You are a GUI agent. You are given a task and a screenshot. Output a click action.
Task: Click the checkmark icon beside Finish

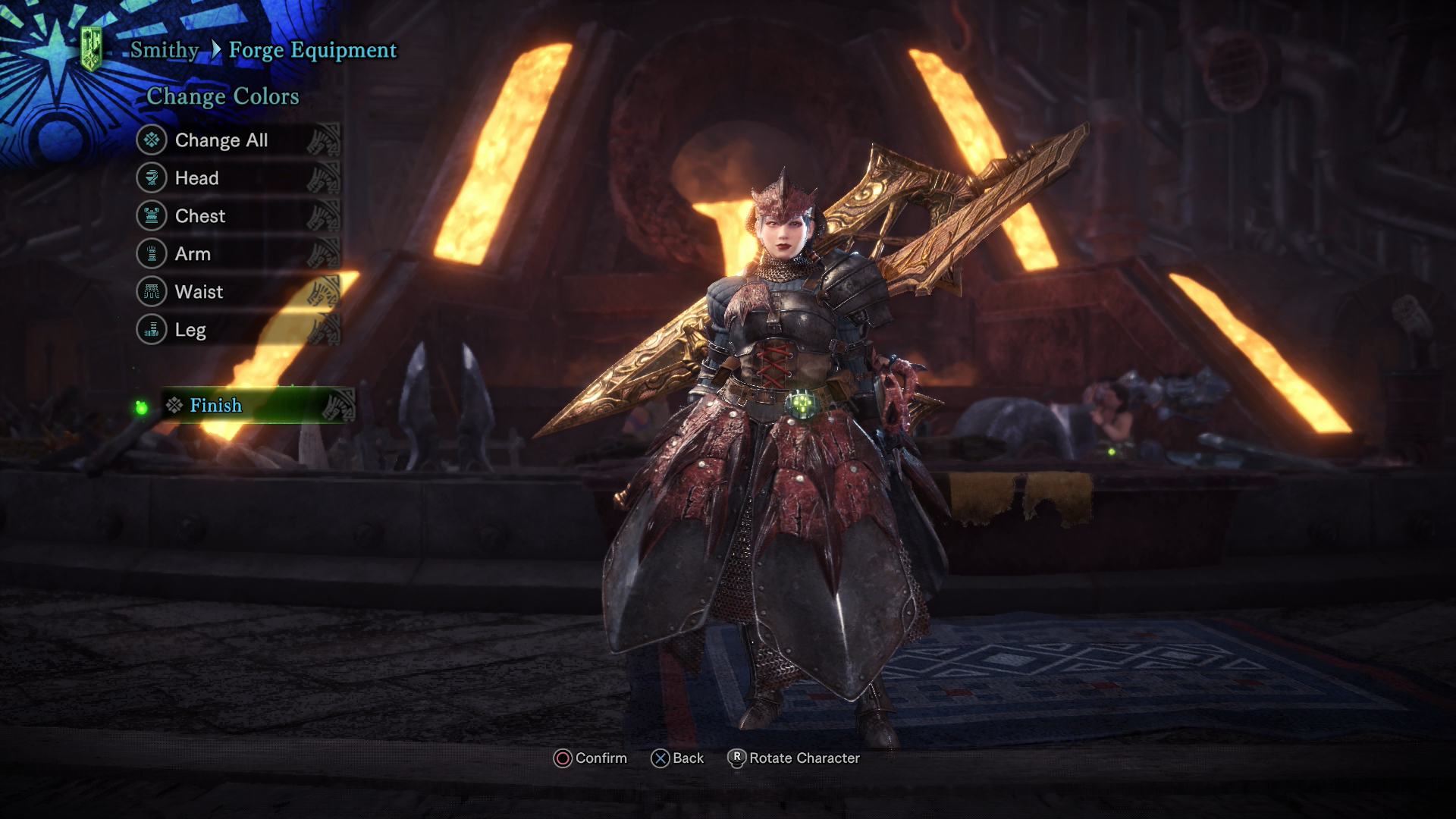[173, 406]
